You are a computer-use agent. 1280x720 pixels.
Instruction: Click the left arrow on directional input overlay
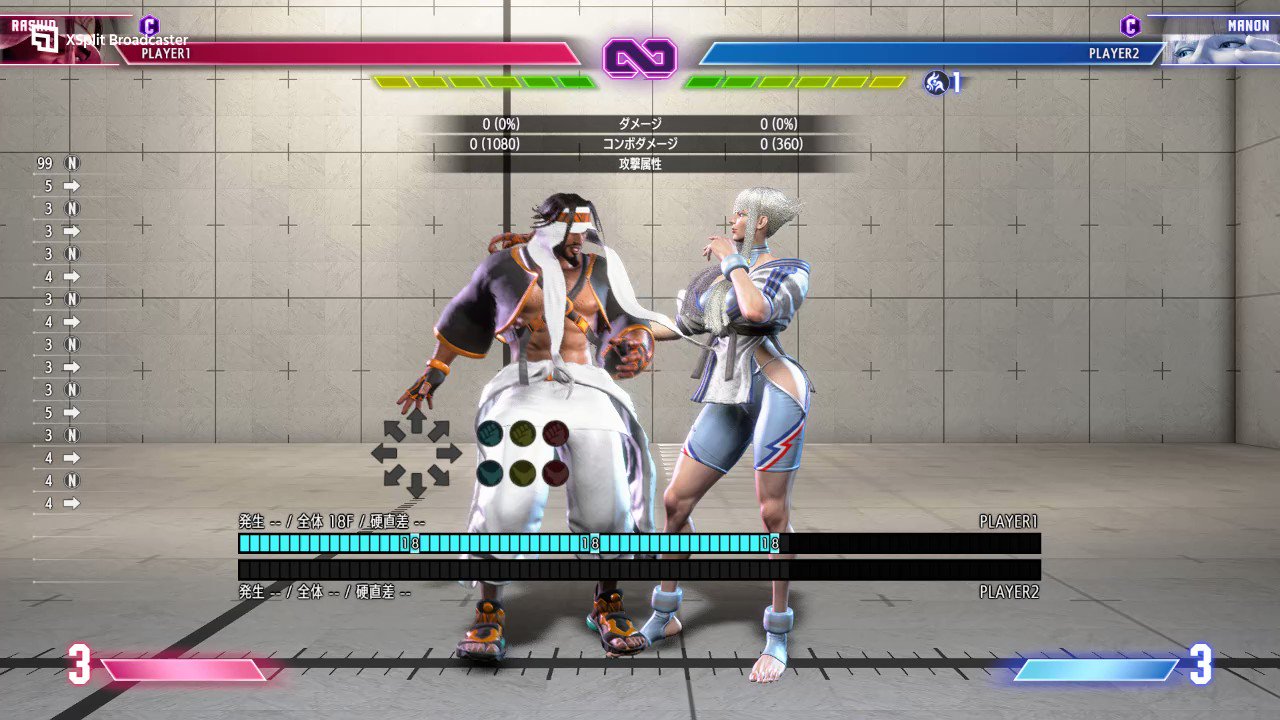point(385,451)
